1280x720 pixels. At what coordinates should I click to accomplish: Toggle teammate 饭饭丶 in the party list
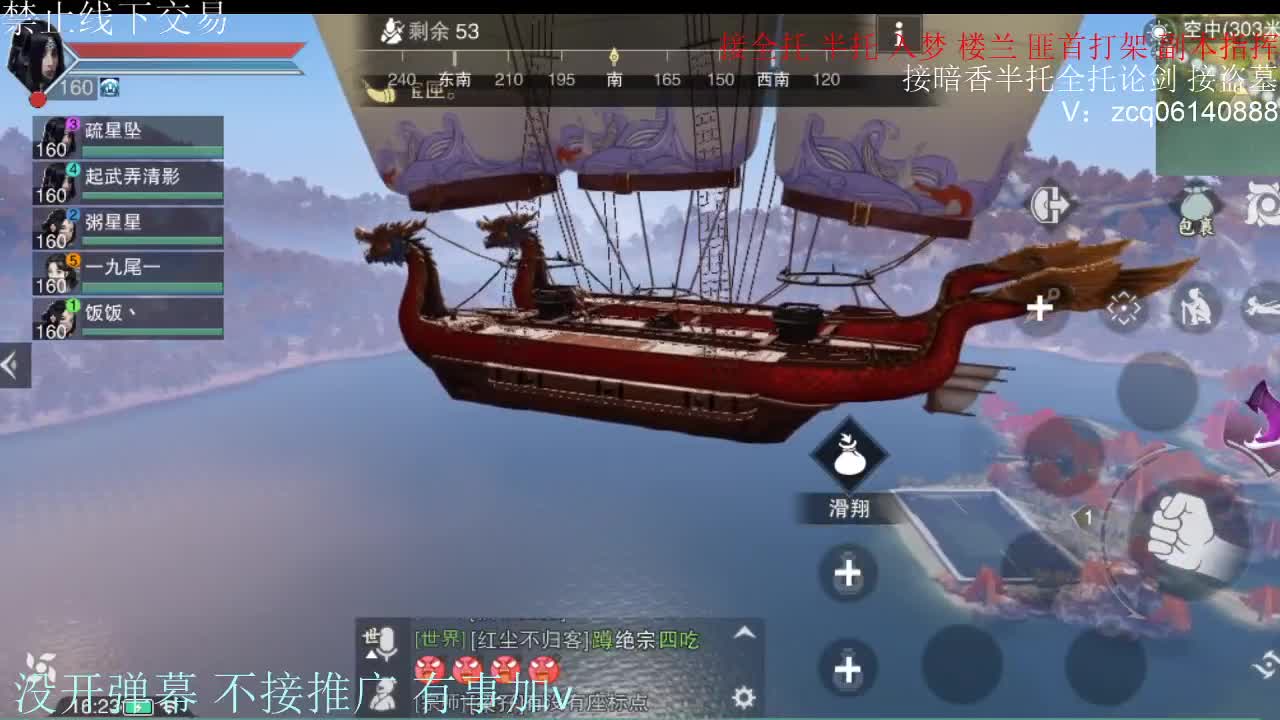(130, 315)
